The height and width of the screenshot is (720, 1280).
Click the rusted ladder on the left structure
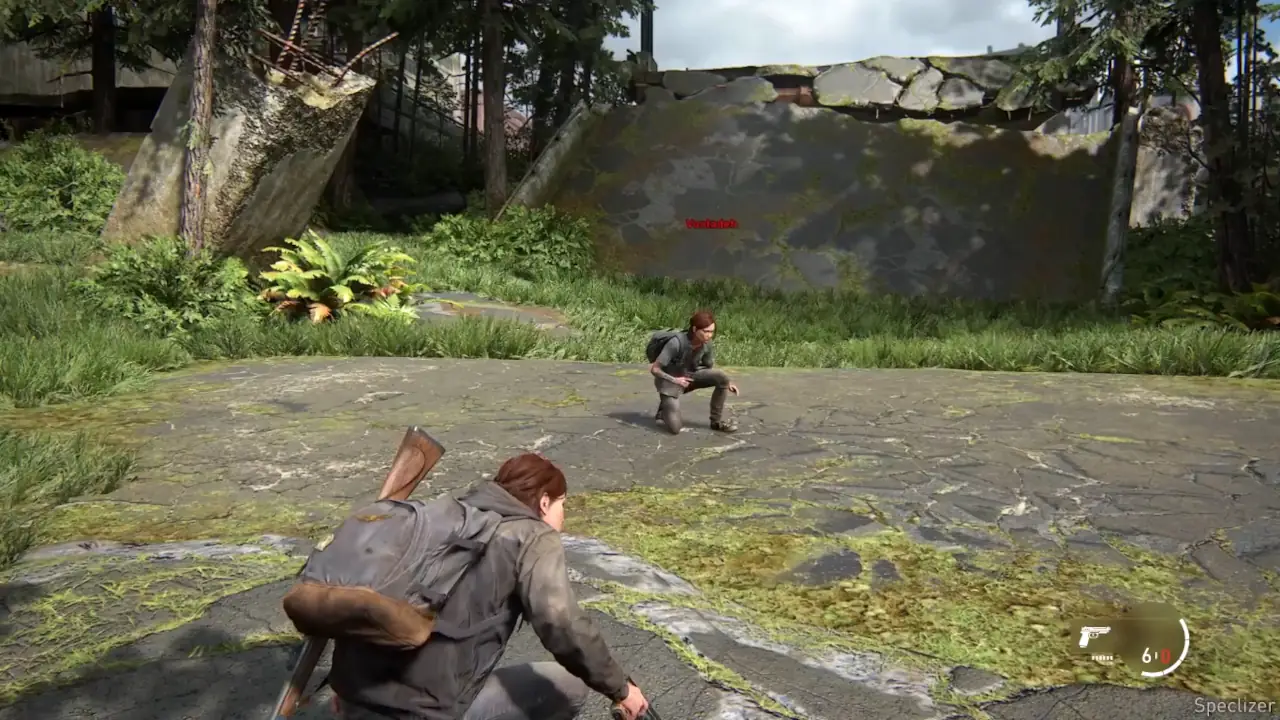[x=297, y=35]
